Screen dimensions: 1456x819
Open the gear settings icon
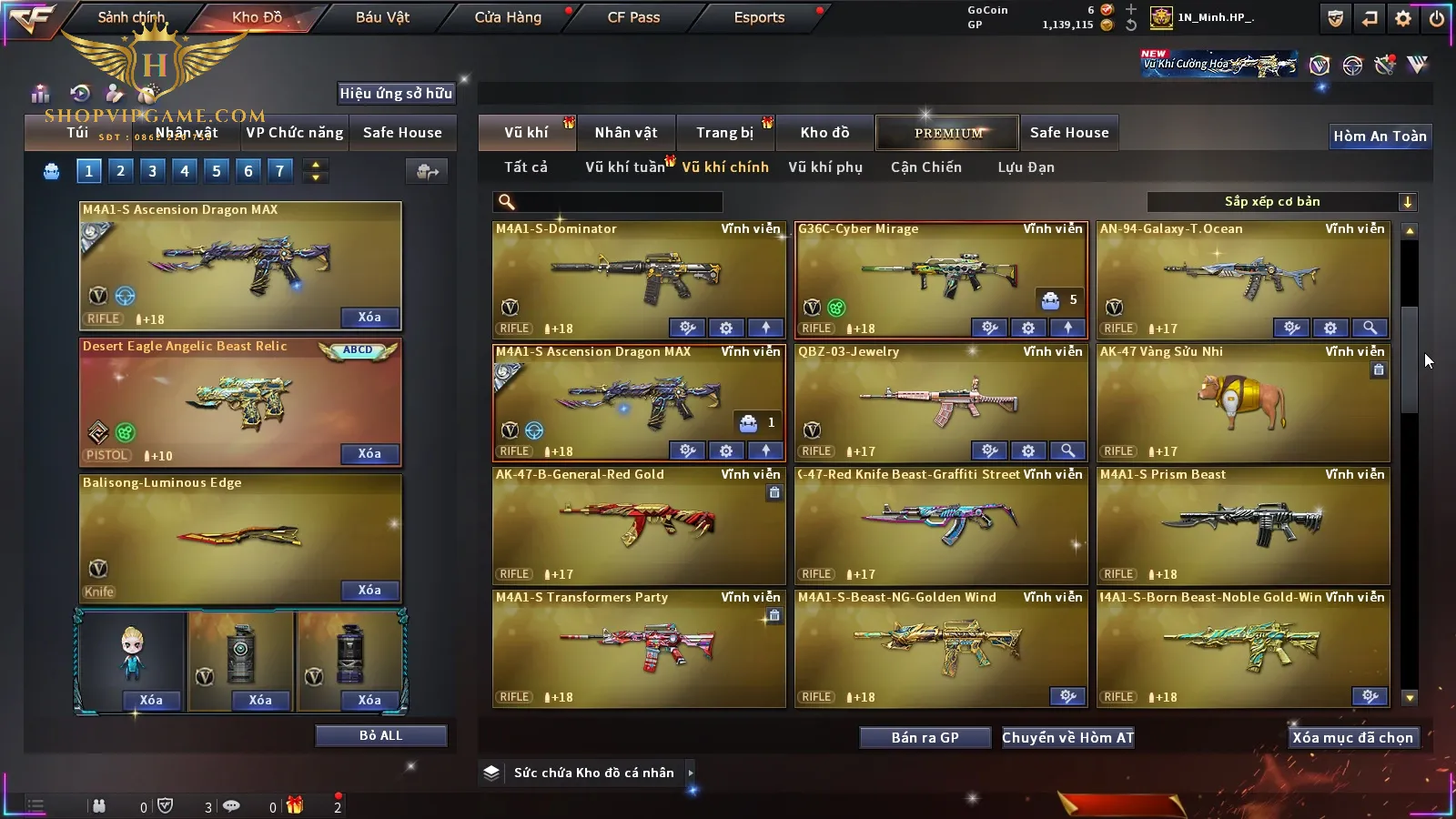point(1403,18)
